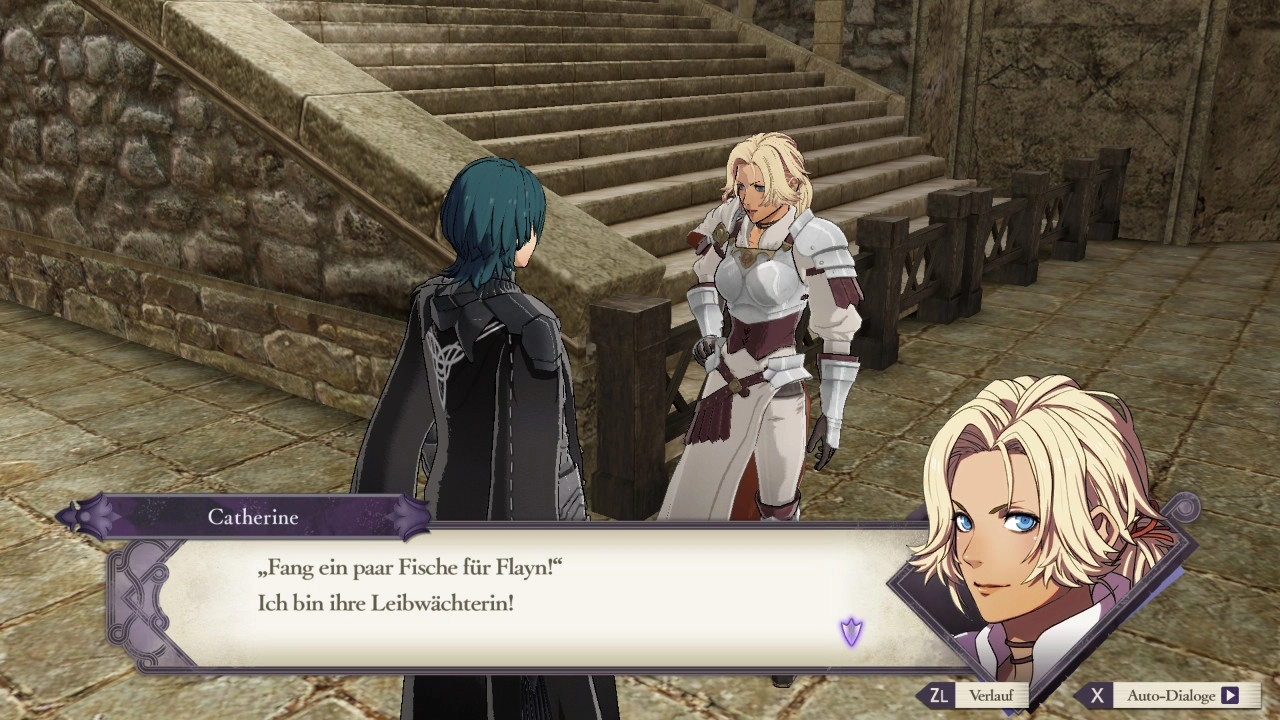
Task: Click Catherine's dialogue text box to continue
Action: point(520,600)
